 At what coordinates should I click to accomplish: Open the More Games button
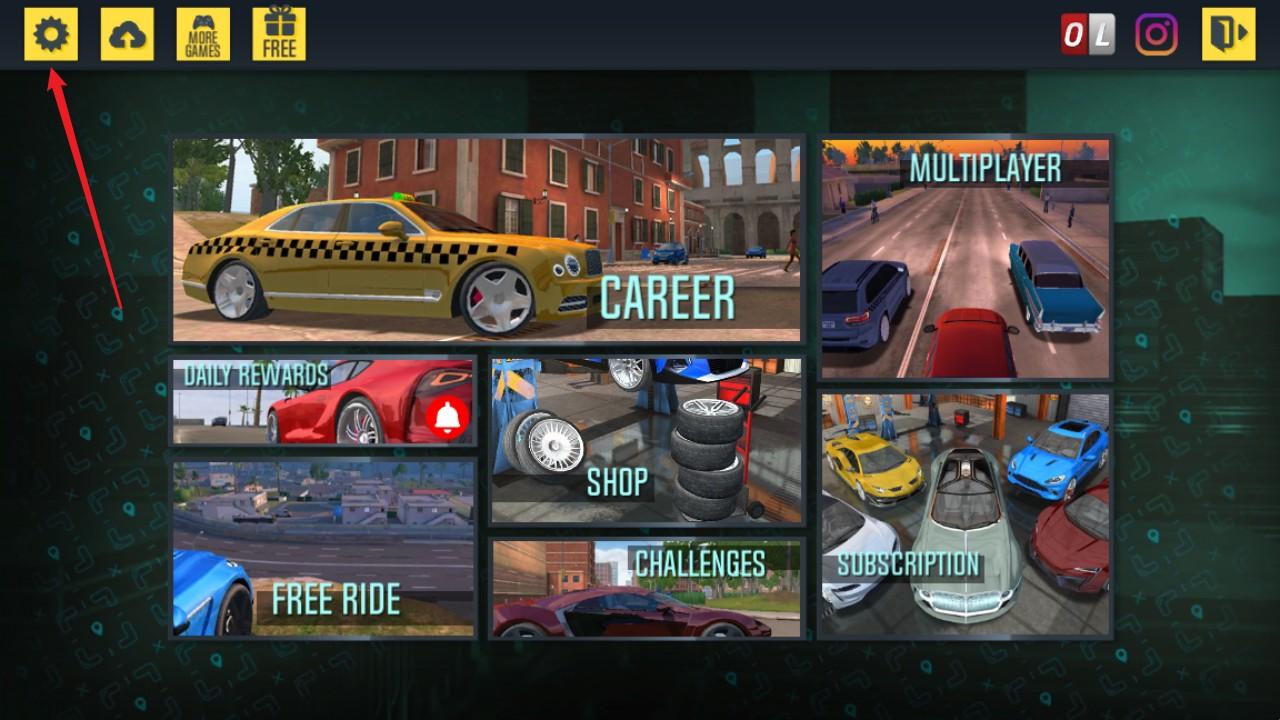[x=203, y=35]
